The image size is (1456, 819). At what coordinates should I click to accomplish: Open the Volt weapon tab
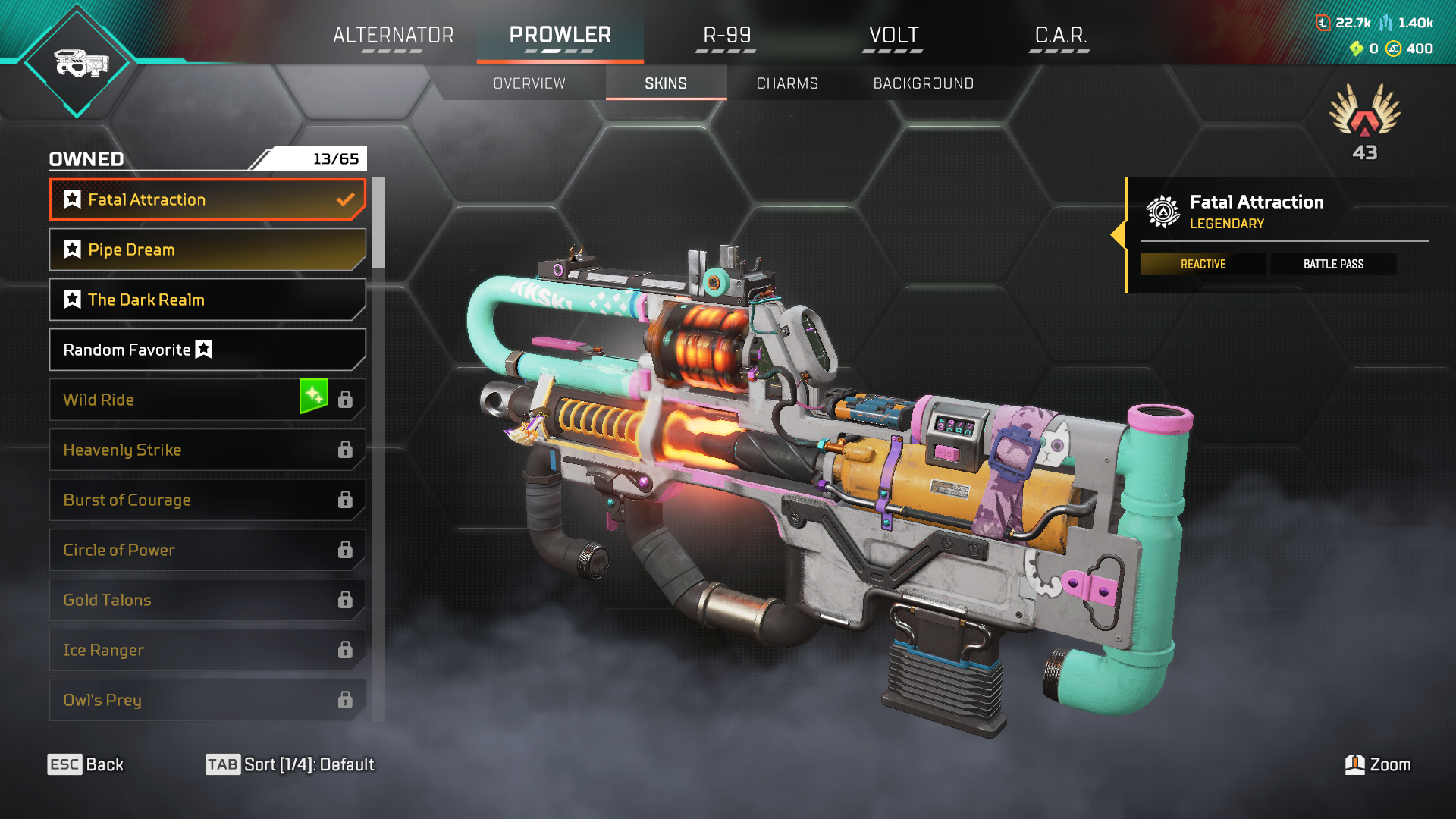[x=893, y=36]
